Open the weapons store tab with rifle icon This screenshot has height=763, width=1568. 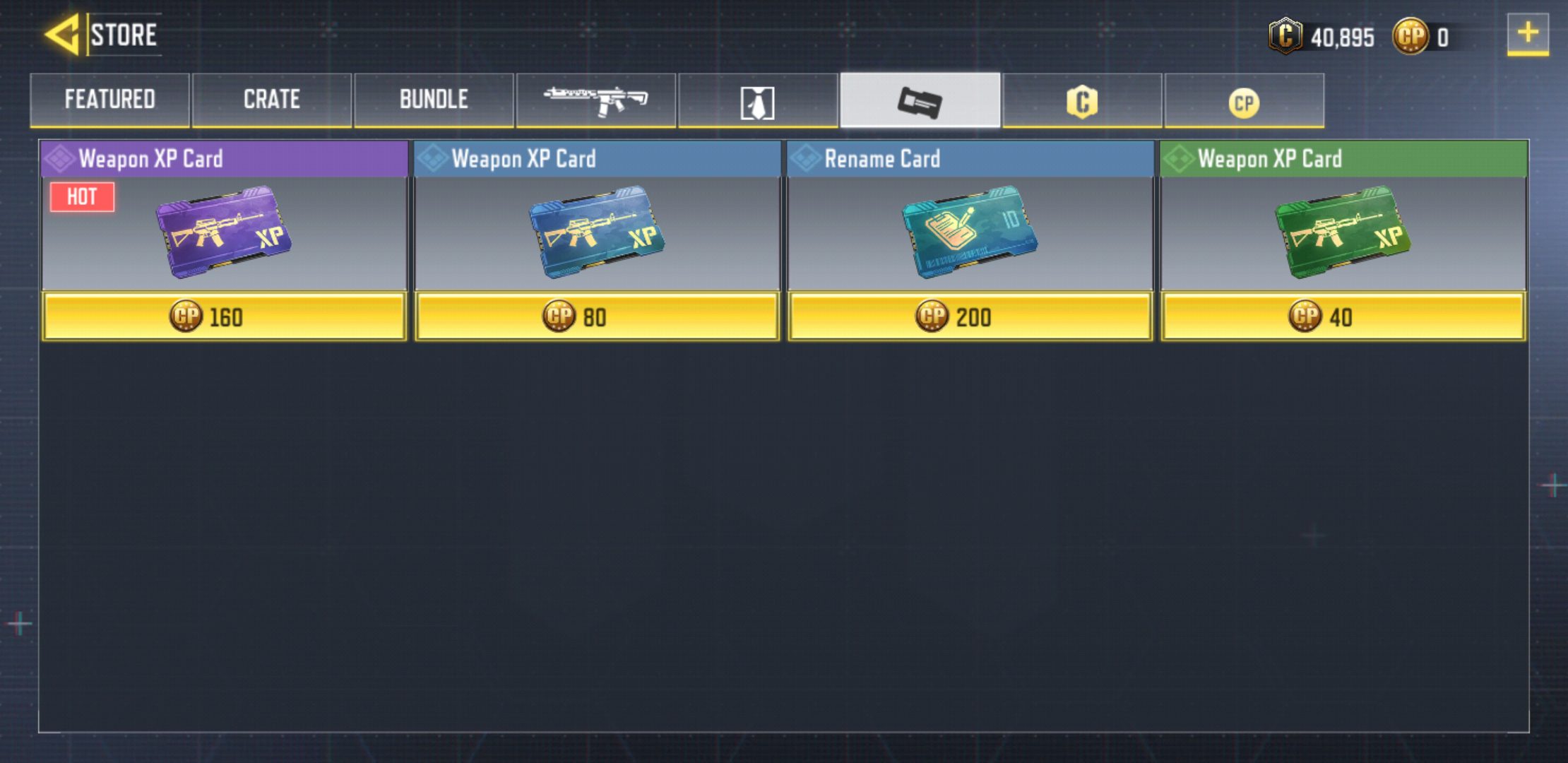595,100
